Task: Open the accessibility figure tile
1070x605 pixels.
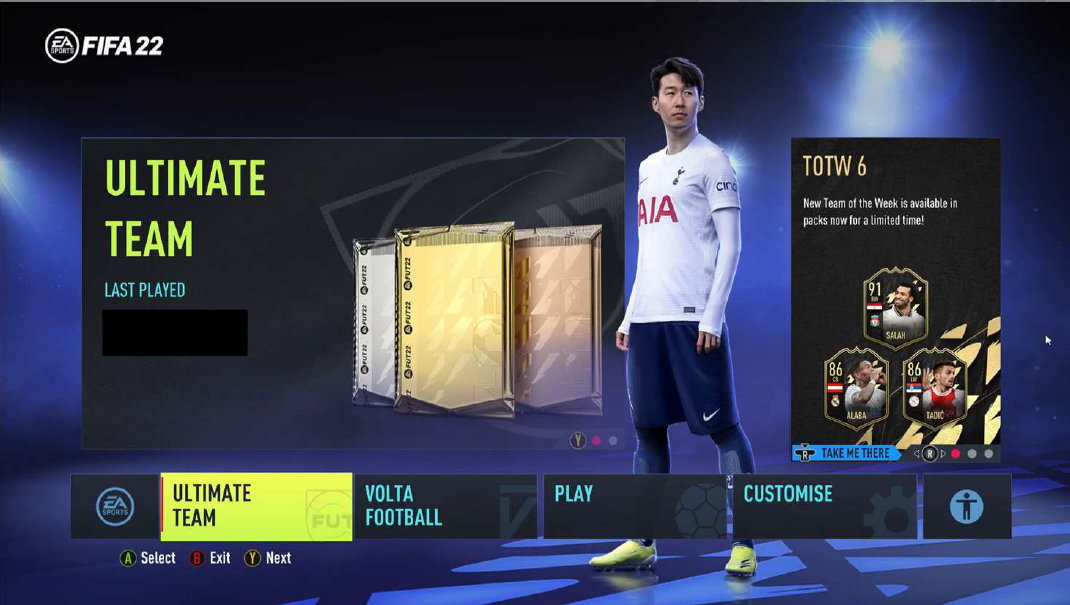Action: coord(966,506)
